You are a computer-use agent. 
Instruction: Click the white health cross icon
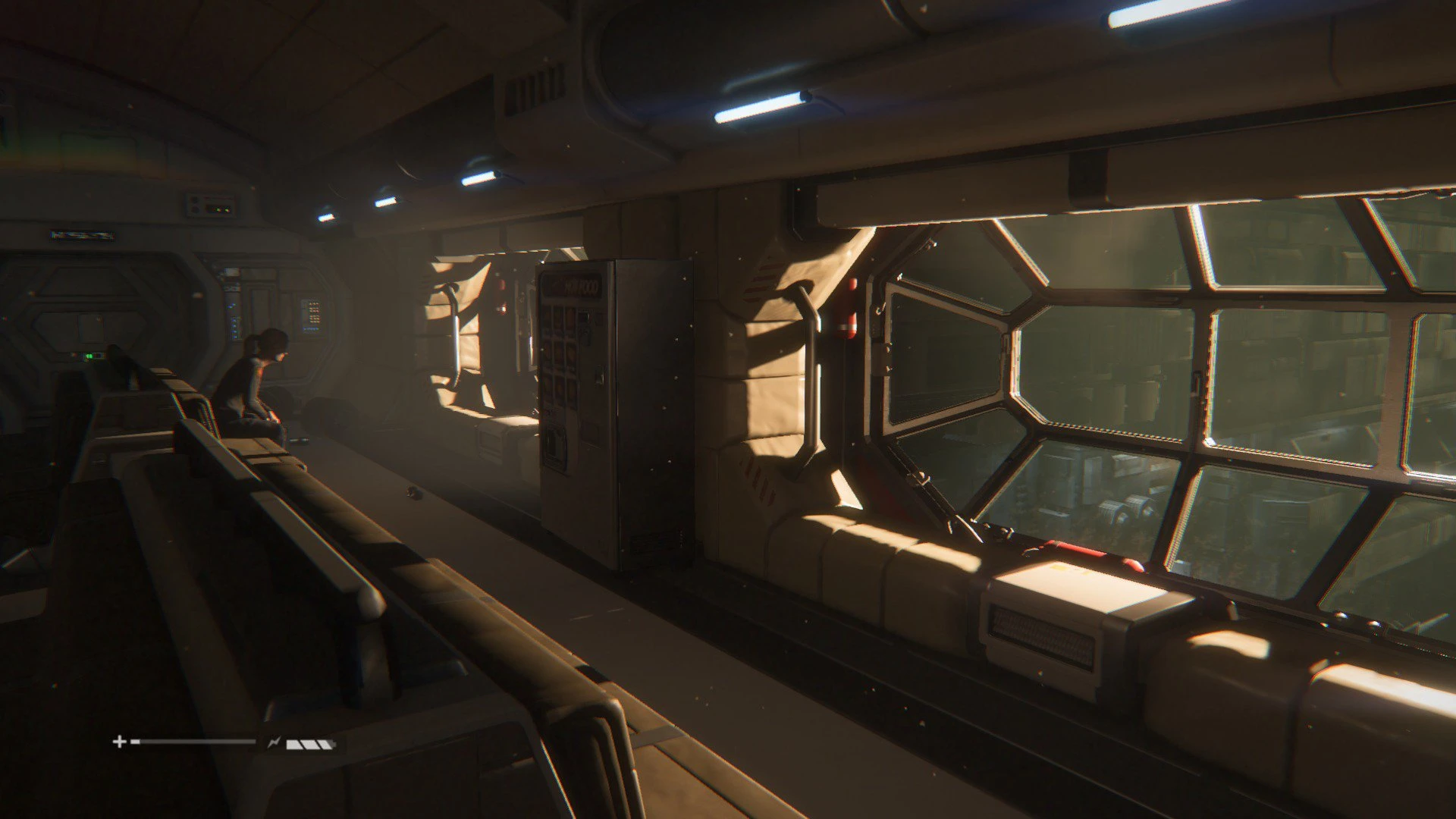pos(121,741)
